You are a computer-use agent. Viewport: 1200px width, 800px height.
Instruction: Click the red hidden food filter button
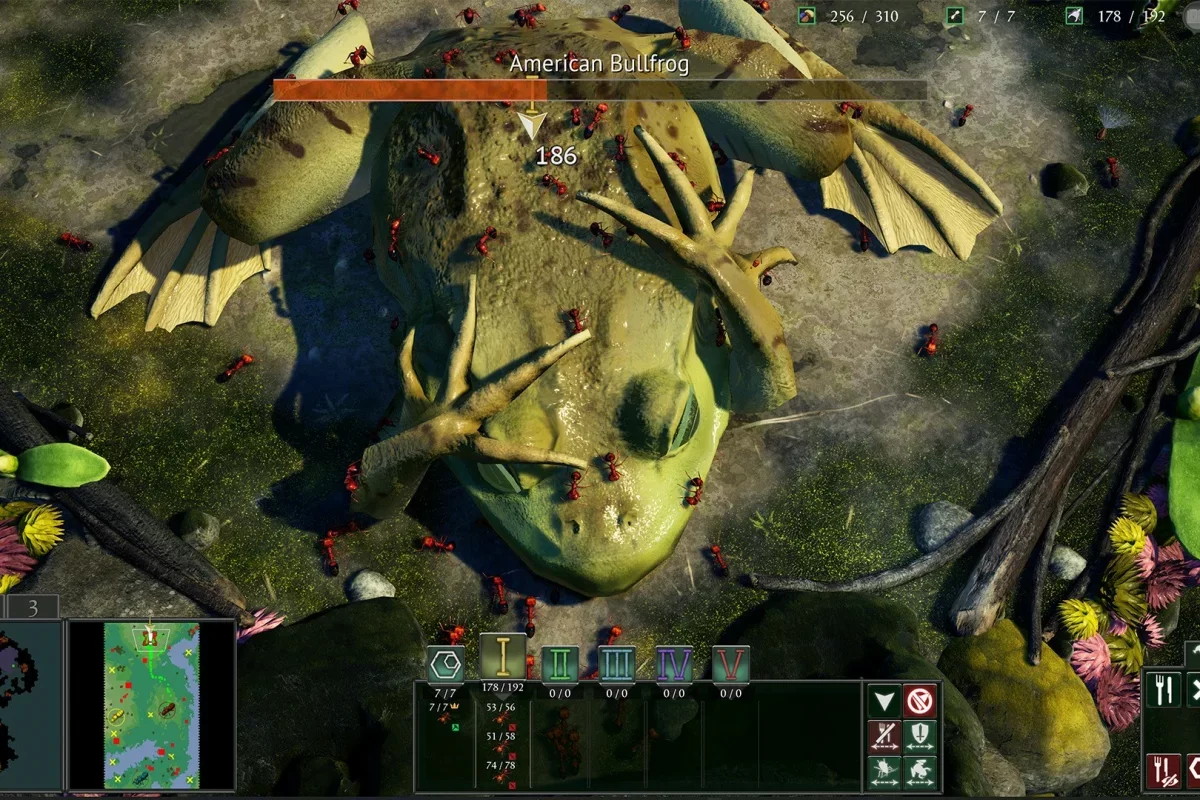coord(1162,770)
